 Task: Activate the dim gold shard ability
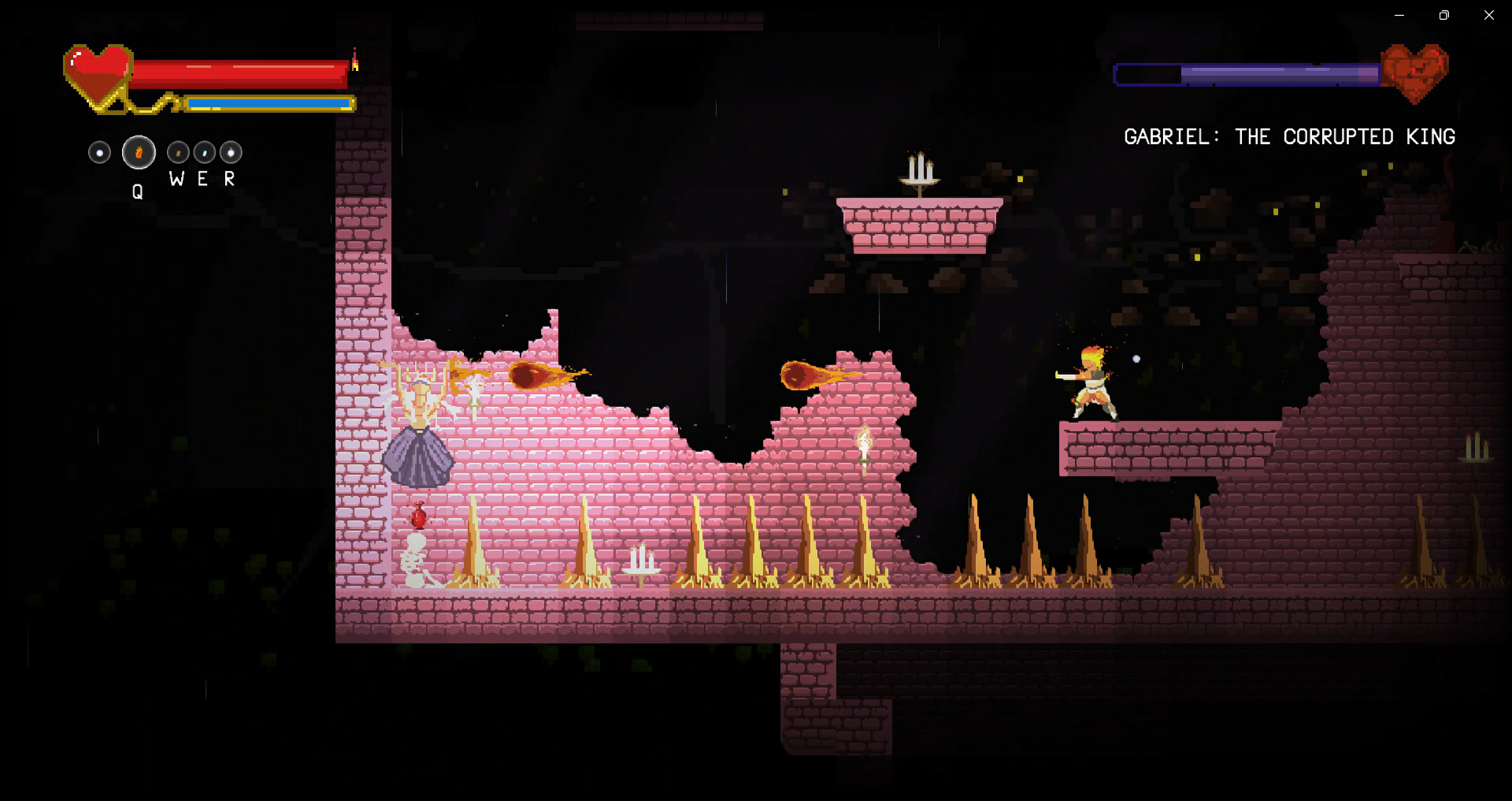pos(178,152)
